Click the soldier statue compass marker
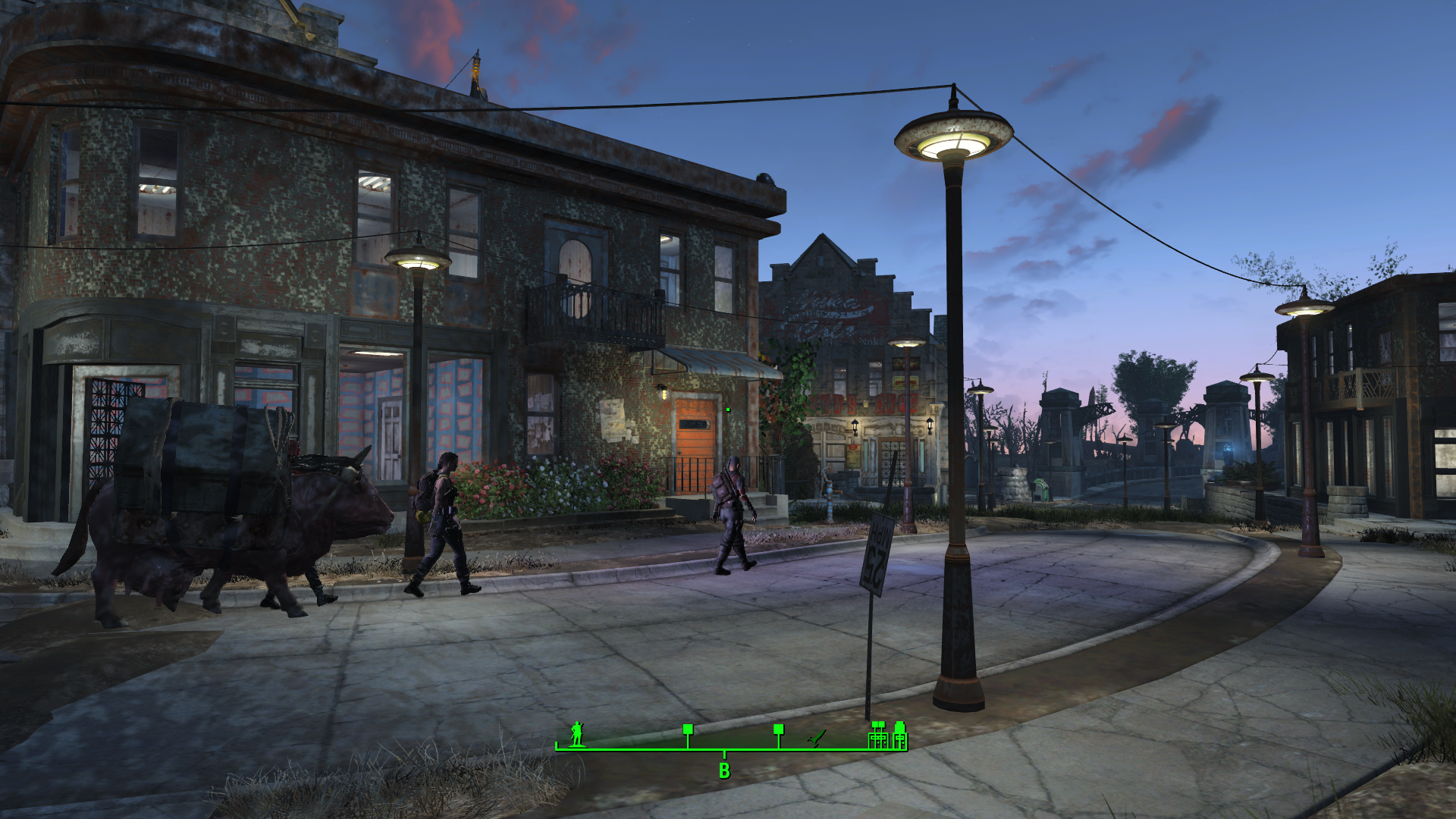Viewport: 1456px width, 819px height. click(x=577, y=733)
